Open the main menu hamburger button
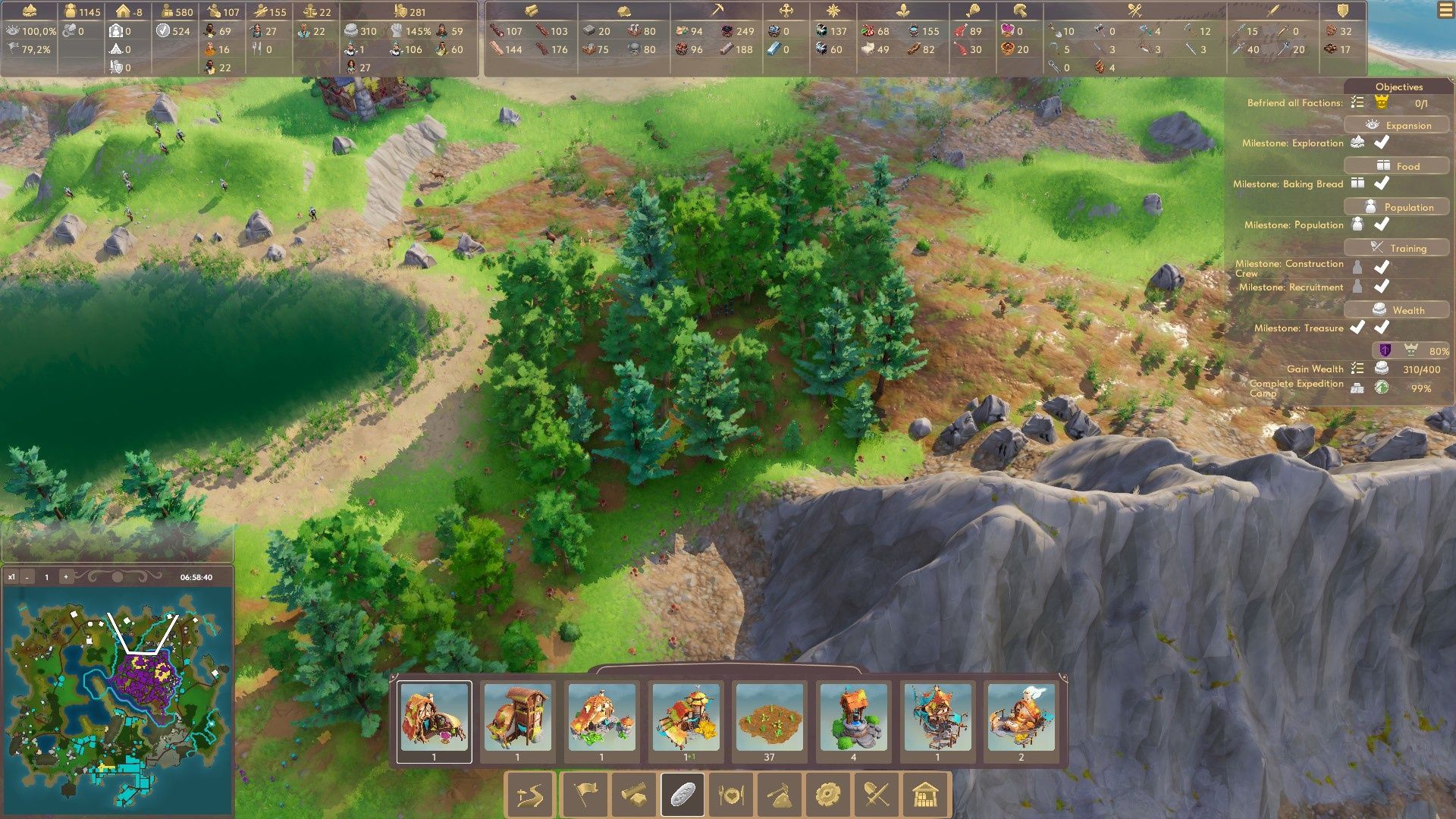Image resolution: width=1456 pixels, height=819 pixels. click(x=1445, y=11)
